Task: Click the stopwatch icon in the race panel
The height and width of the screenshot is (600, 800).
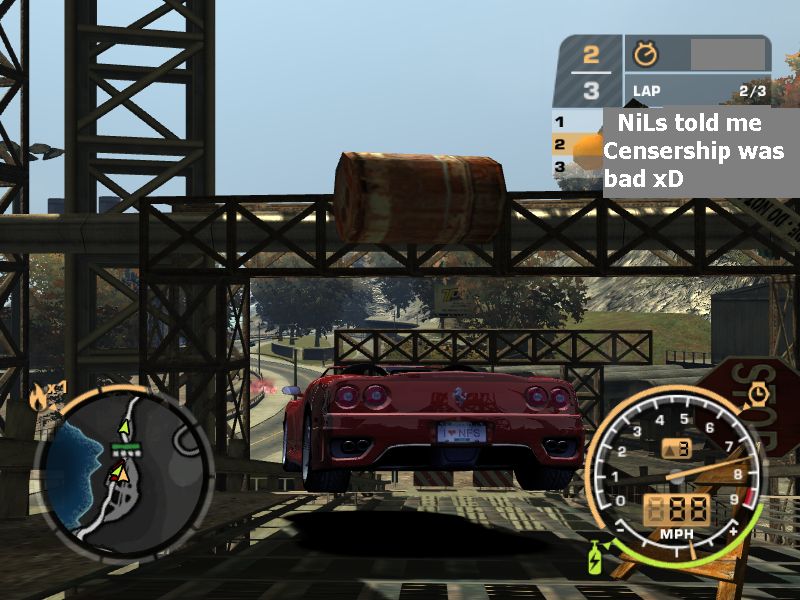Action: [645, 53]
